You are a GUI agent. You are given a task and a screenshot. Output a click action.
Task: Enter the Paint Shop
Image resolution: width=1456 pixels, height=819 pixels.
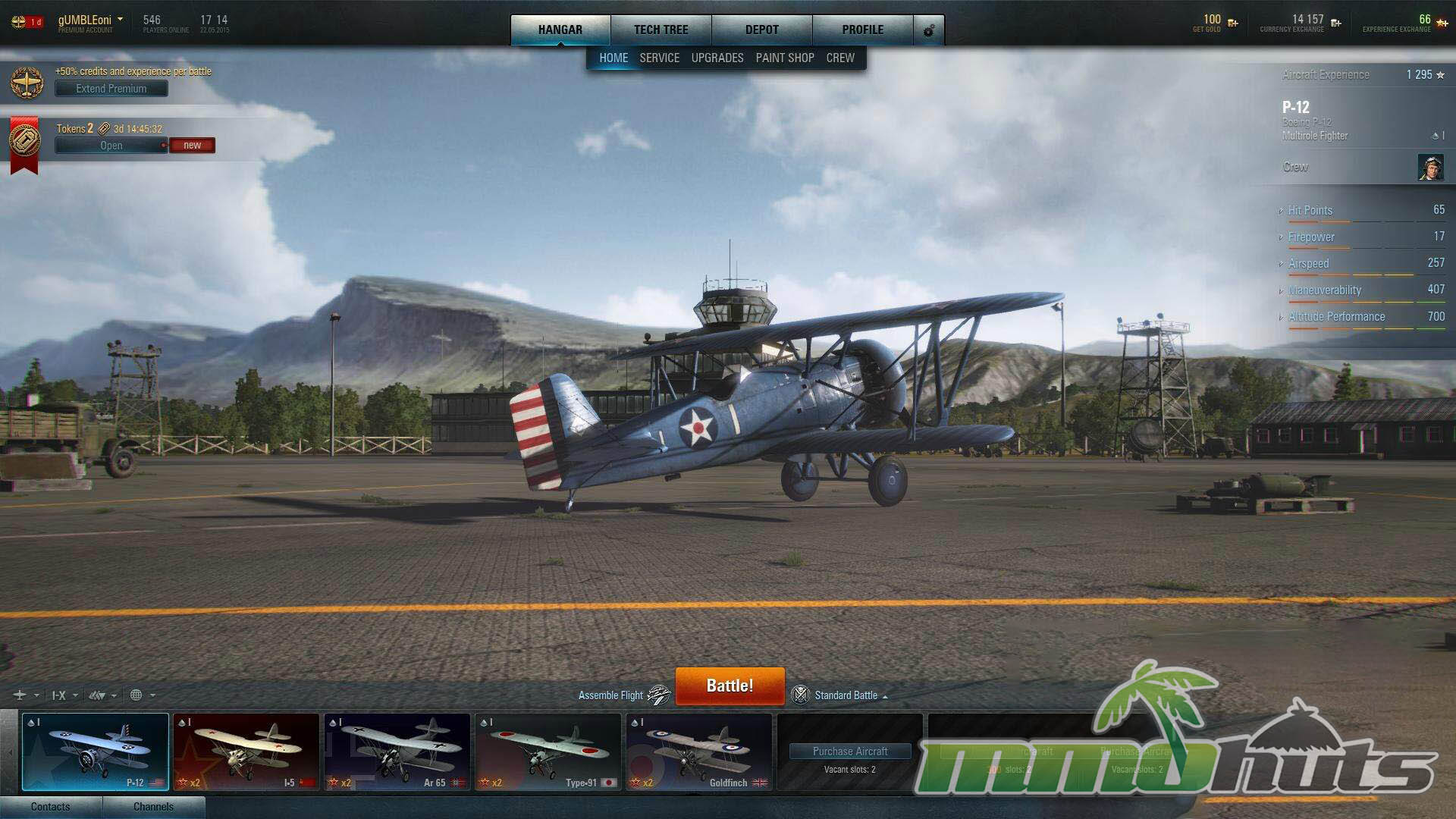coord(785,58)
